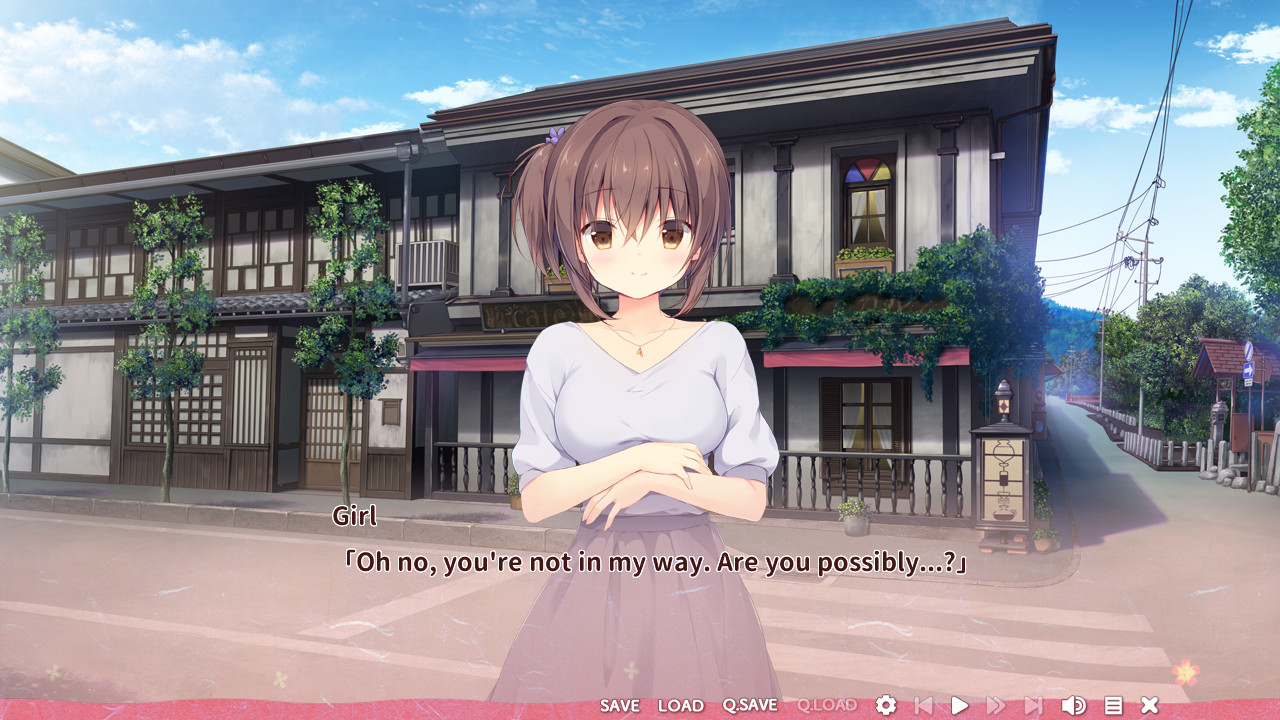Click SAVE to save your progress
Image resolution: width=1280 pixels, height=720 pixels.
(620, 706)
